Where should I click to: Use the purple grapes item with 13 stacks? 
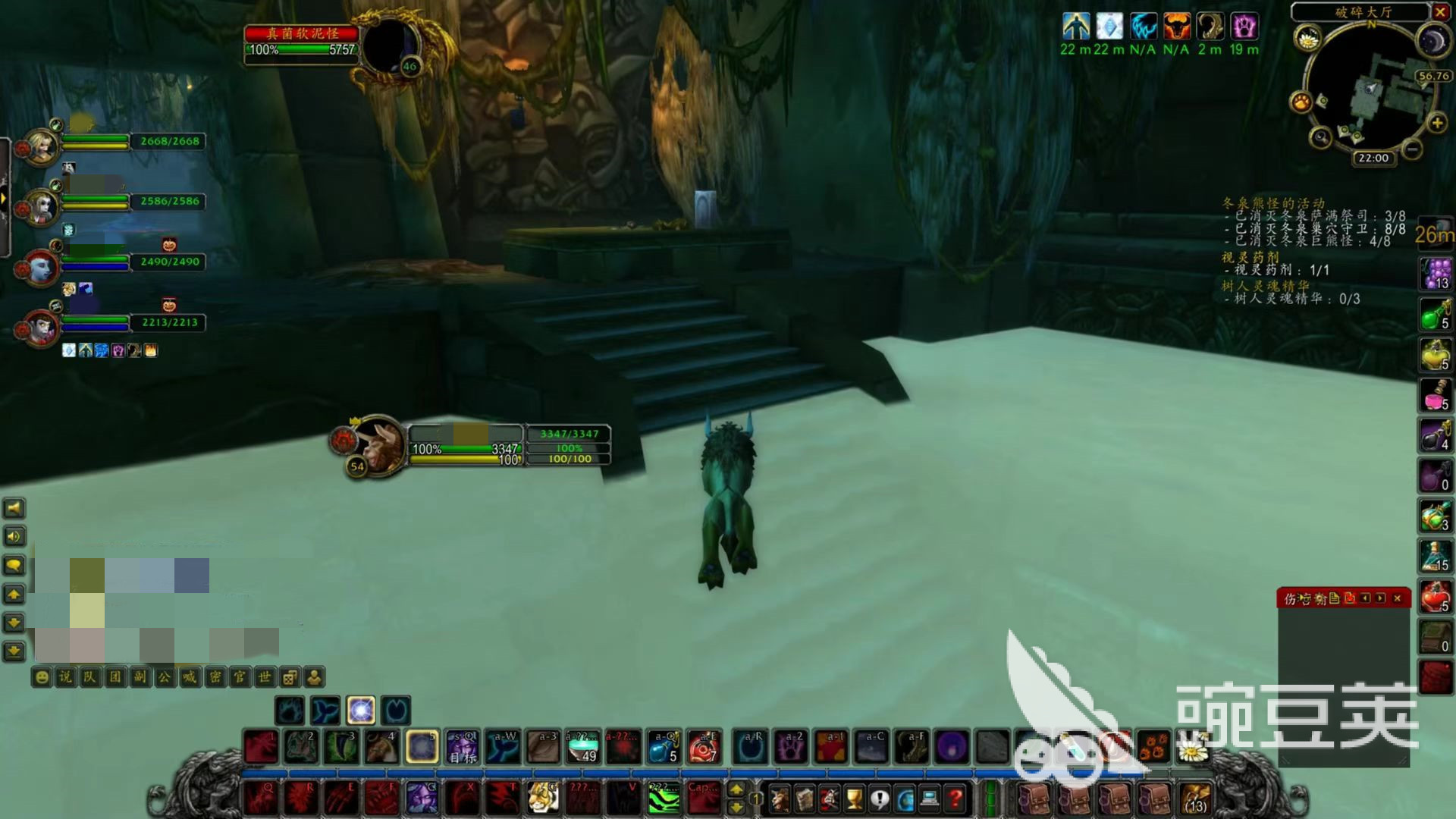click(x=1435, y=274)
